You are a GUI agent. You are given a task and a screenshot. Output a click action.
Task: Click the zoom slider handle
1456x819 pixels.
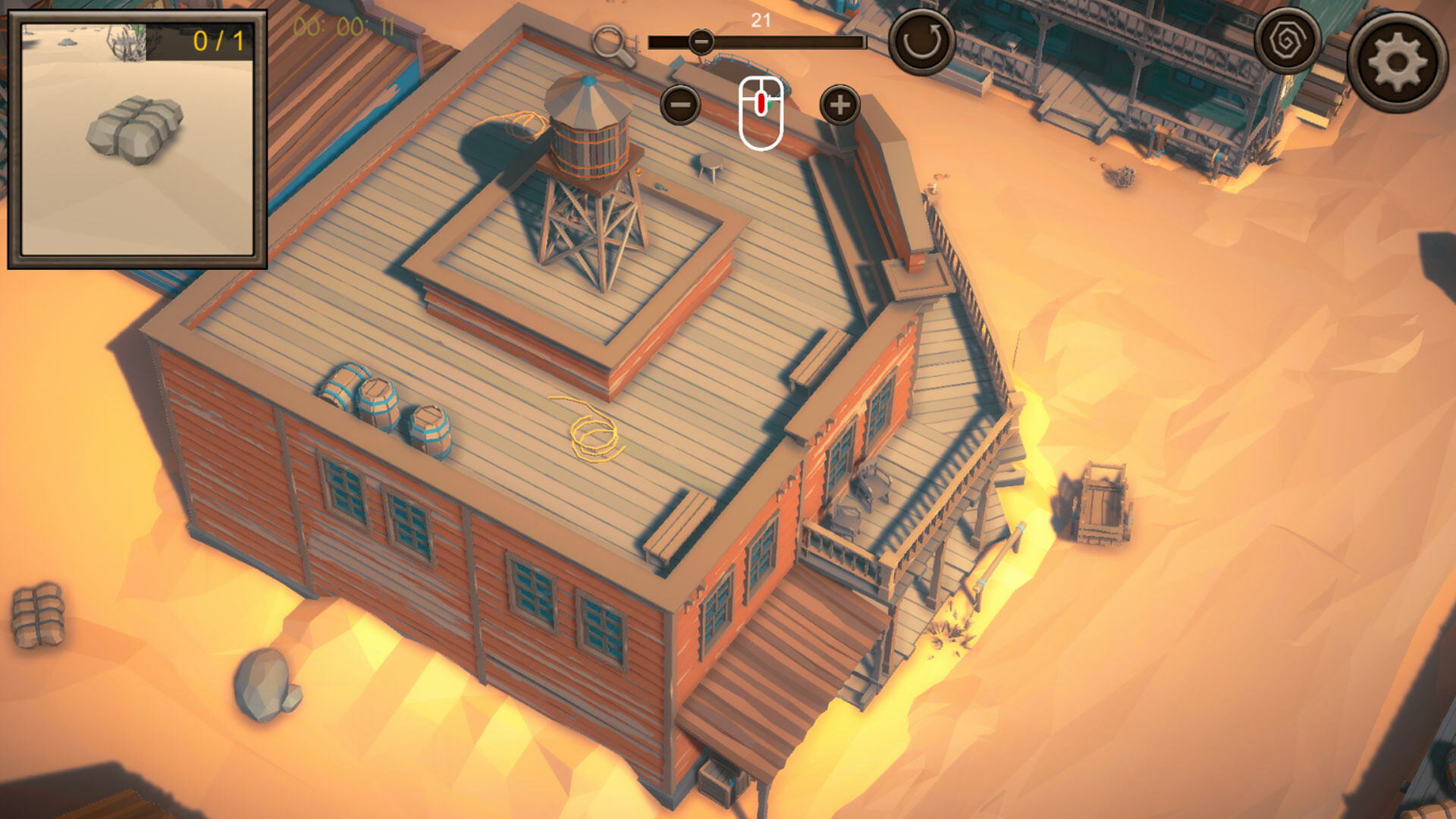click(701, 42)
